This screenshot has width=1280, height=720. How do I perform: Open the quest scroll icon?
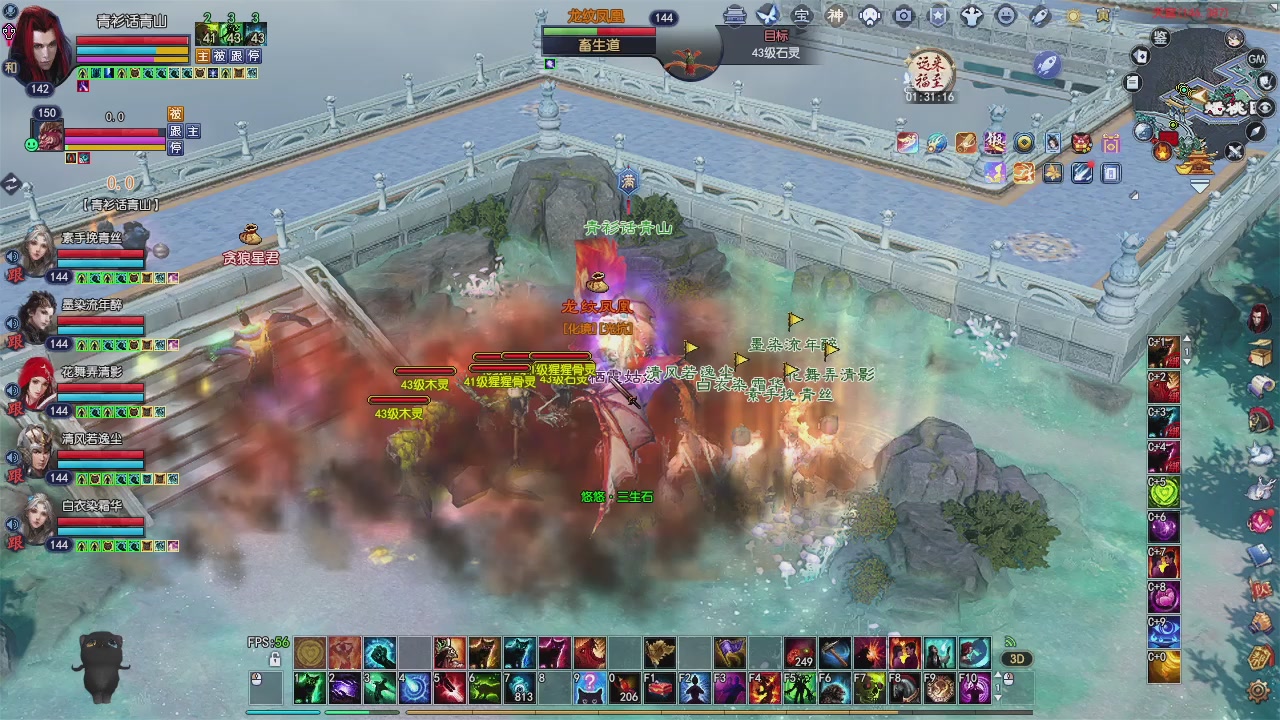point(1260,387)
